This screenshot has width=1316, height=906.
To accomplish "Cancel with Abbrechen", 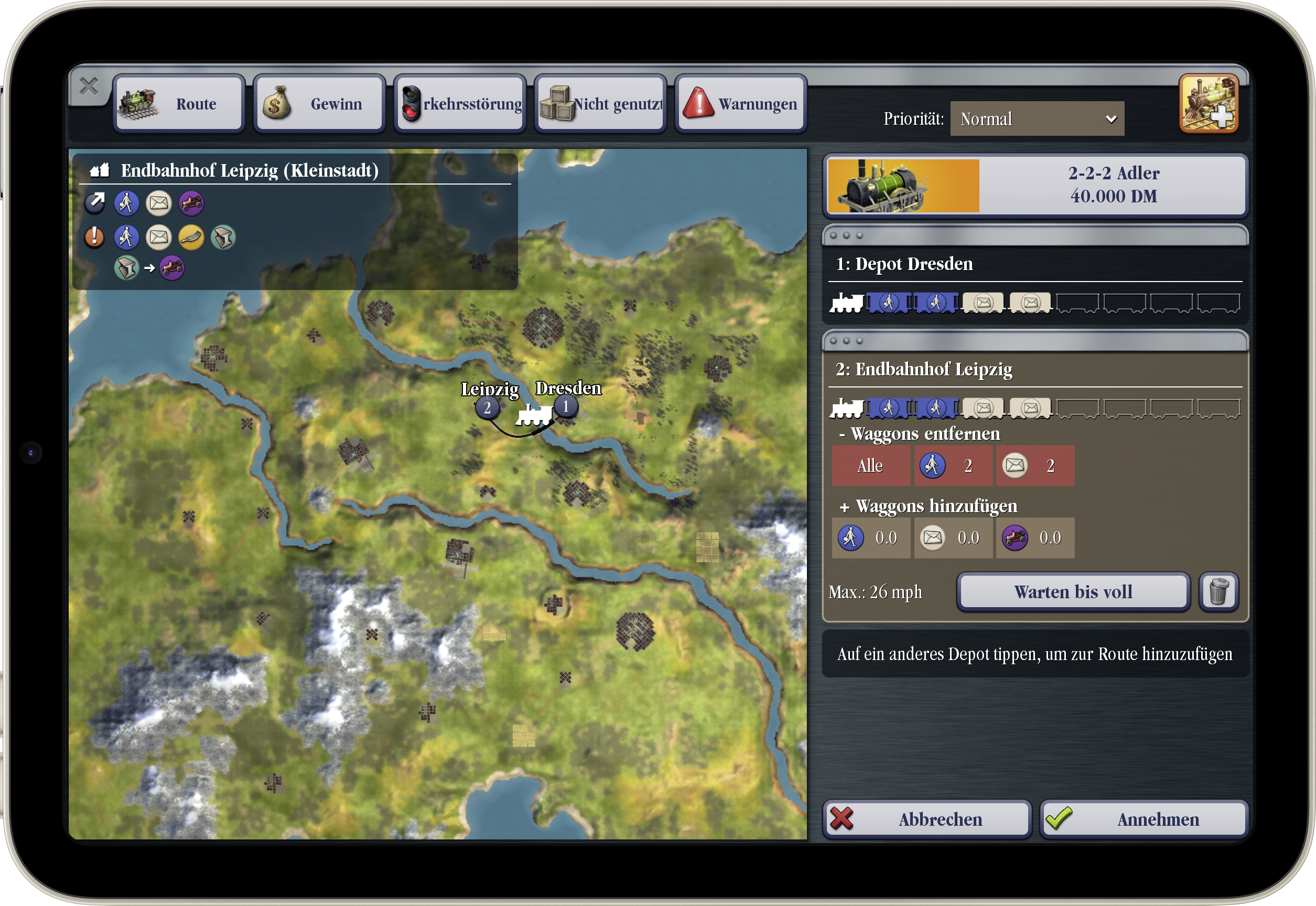I will pyautogui.click(x=926, y=819).
